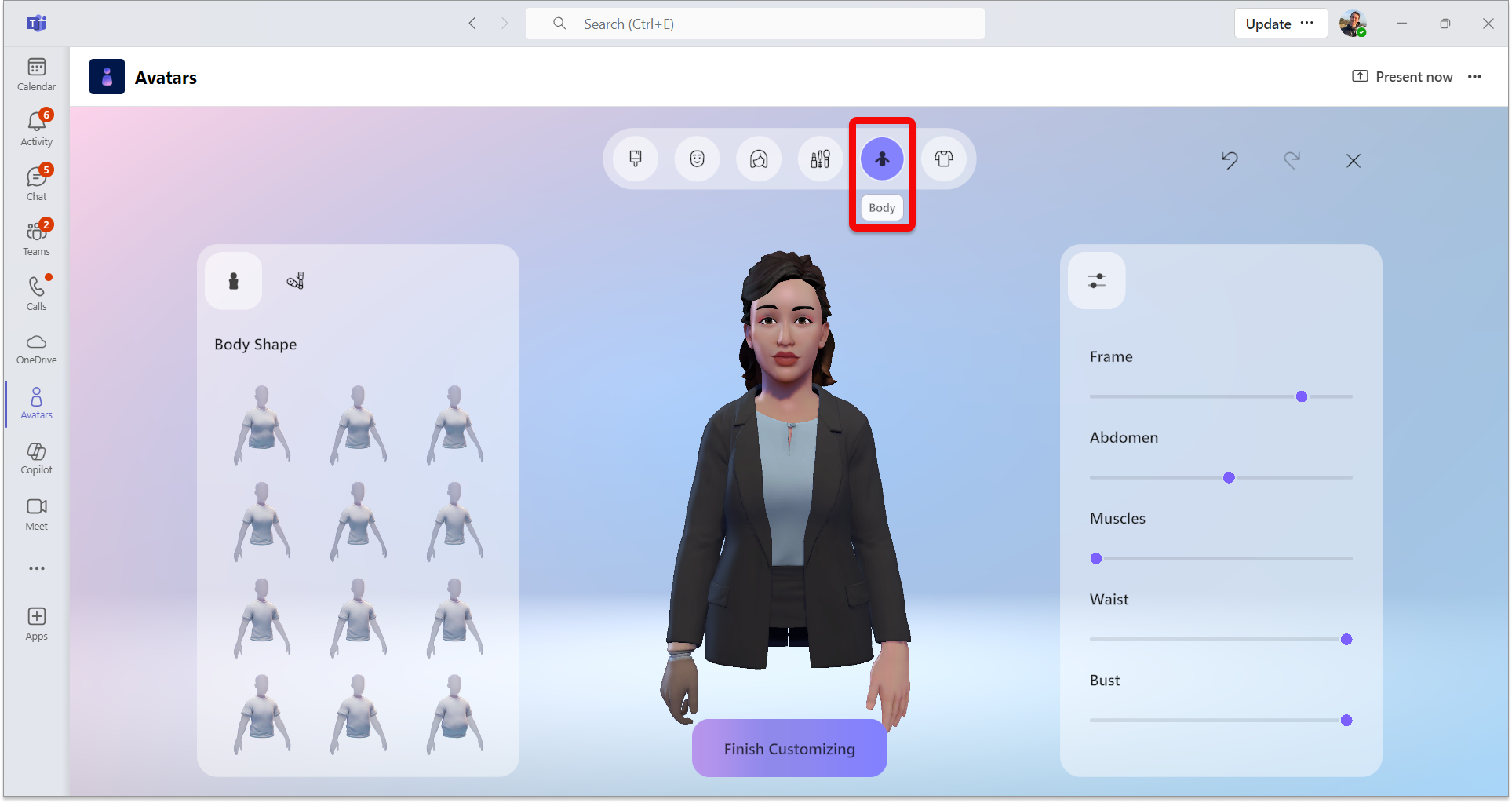Open the adjustment sliders panel icon
This screenshot has width=1512, height=803.
(1096, 280)
